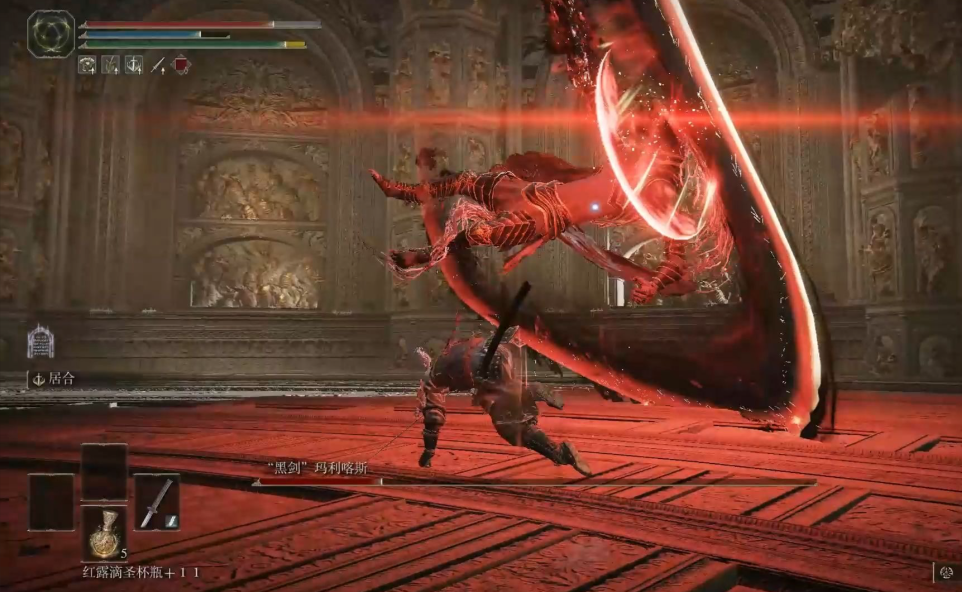Click the anchor buff status icon
The width and height of the screenshot is (962, 592).
[133, 65]
